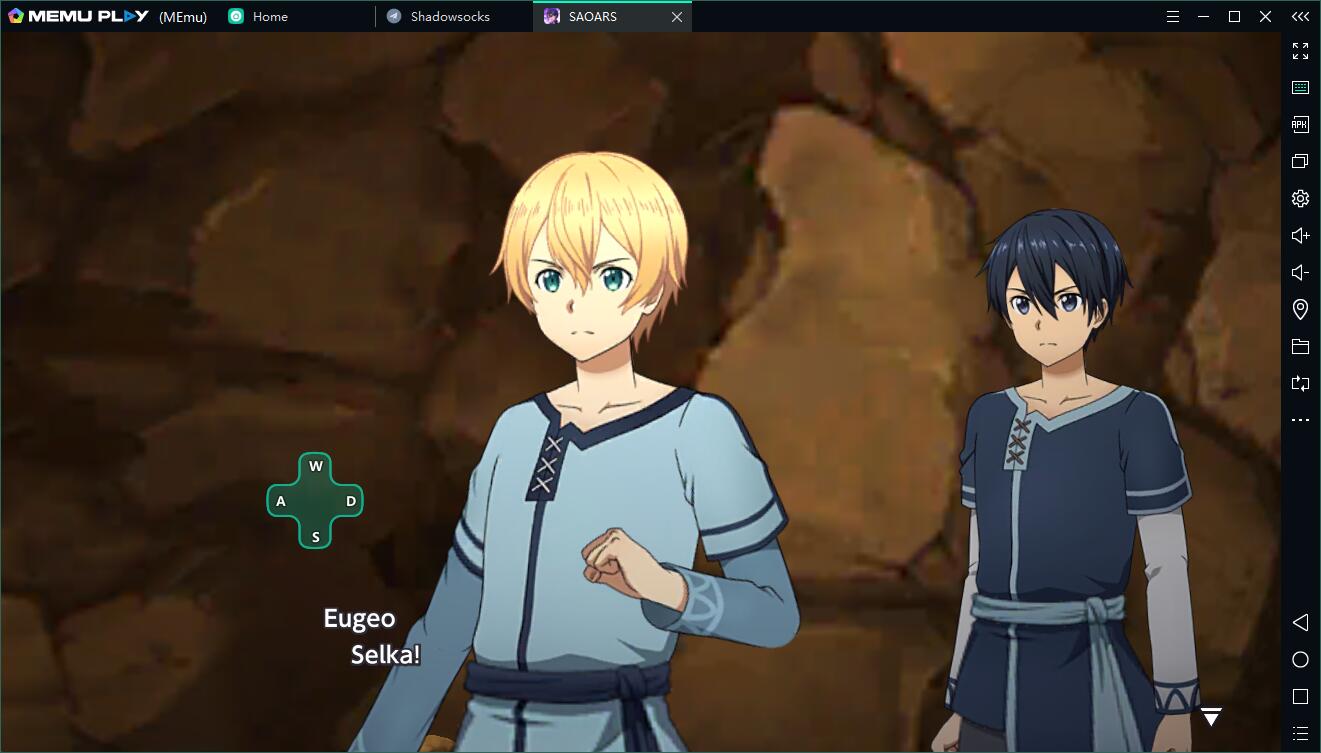Collapse the right sidebar with the chevrons

click(1300, 16)
